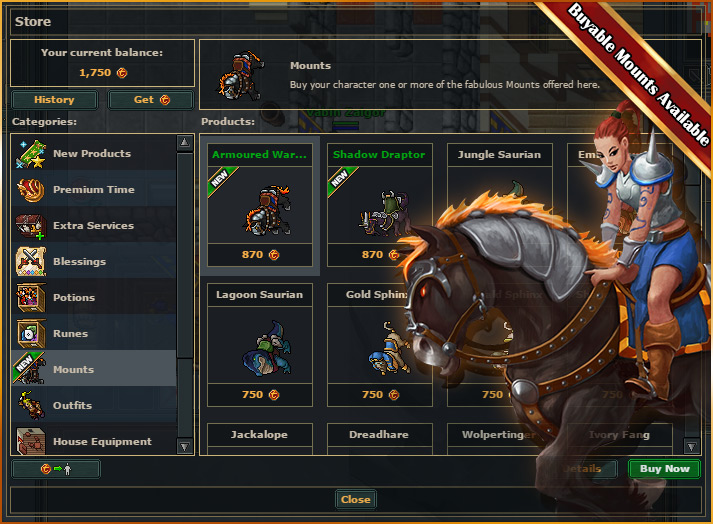The image size is (713, 524).
Task: Open the Premium Time category
Action: tap(93, 190)
